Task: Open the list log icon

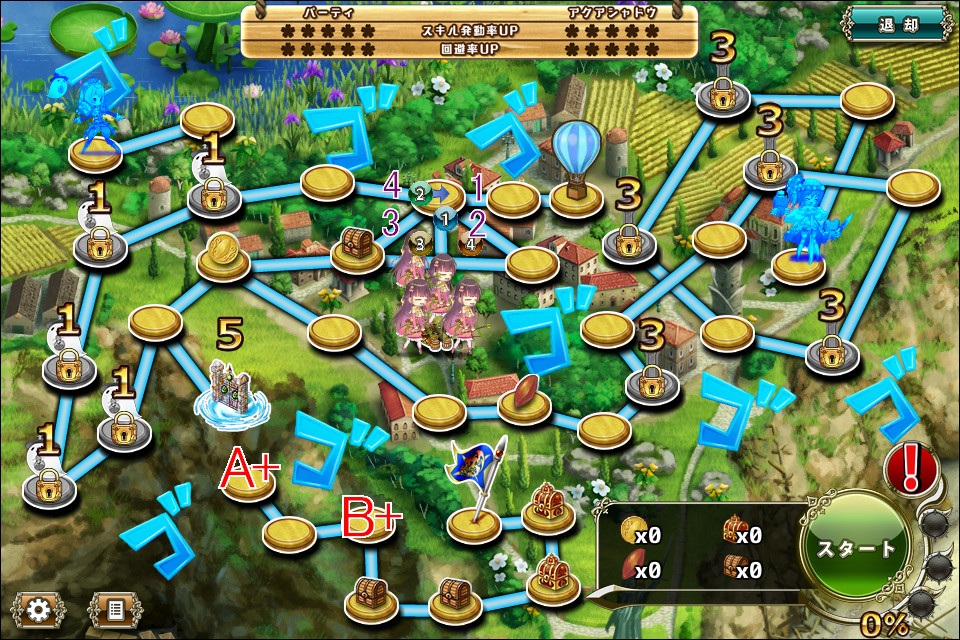Action: [x=114, y=608]
